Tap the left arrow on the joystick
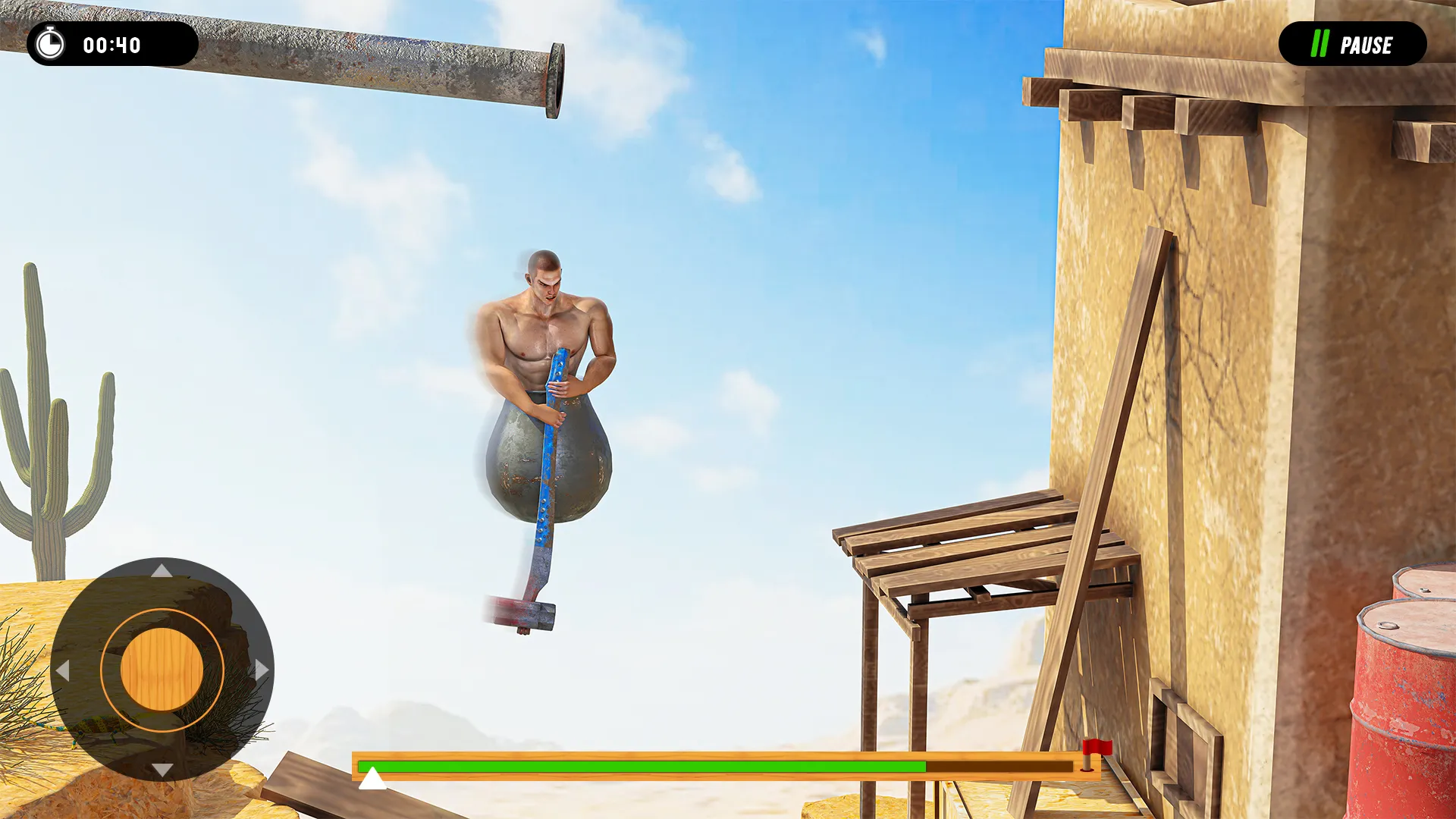 [x=64, y=670]
